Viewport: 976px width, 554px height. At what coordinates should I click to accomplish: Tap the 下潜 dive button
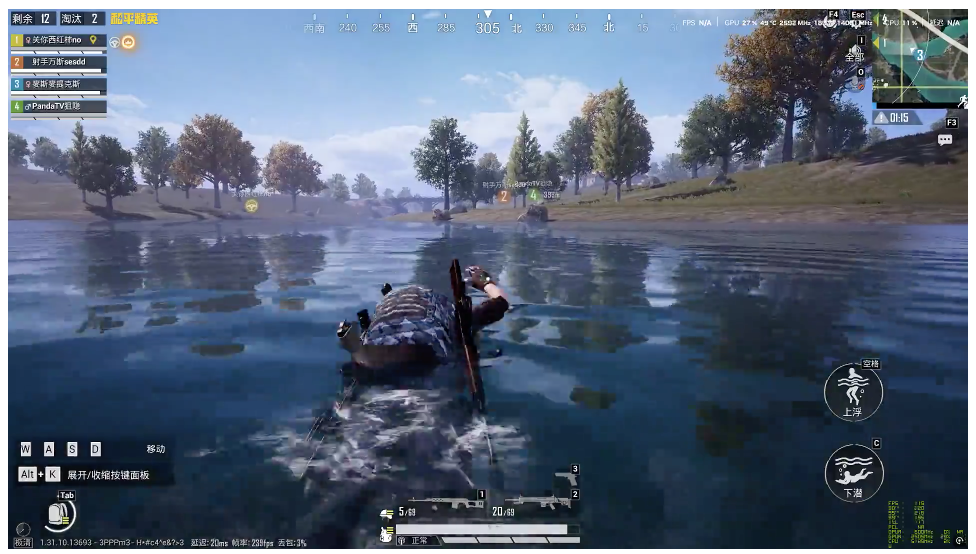point(853,472)
